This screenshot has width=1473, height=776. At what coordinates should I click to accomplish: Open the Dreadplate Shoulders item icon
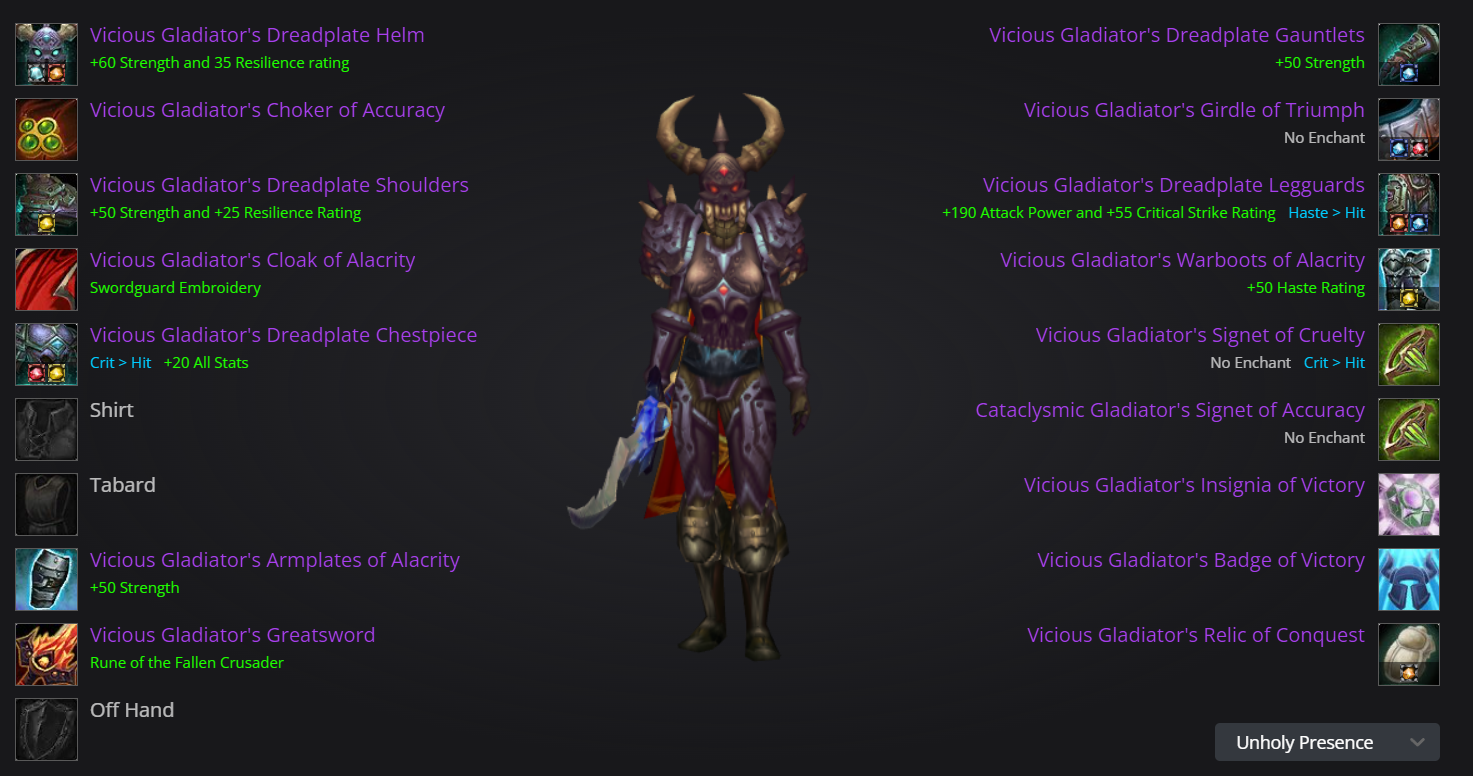pos(46,204)
